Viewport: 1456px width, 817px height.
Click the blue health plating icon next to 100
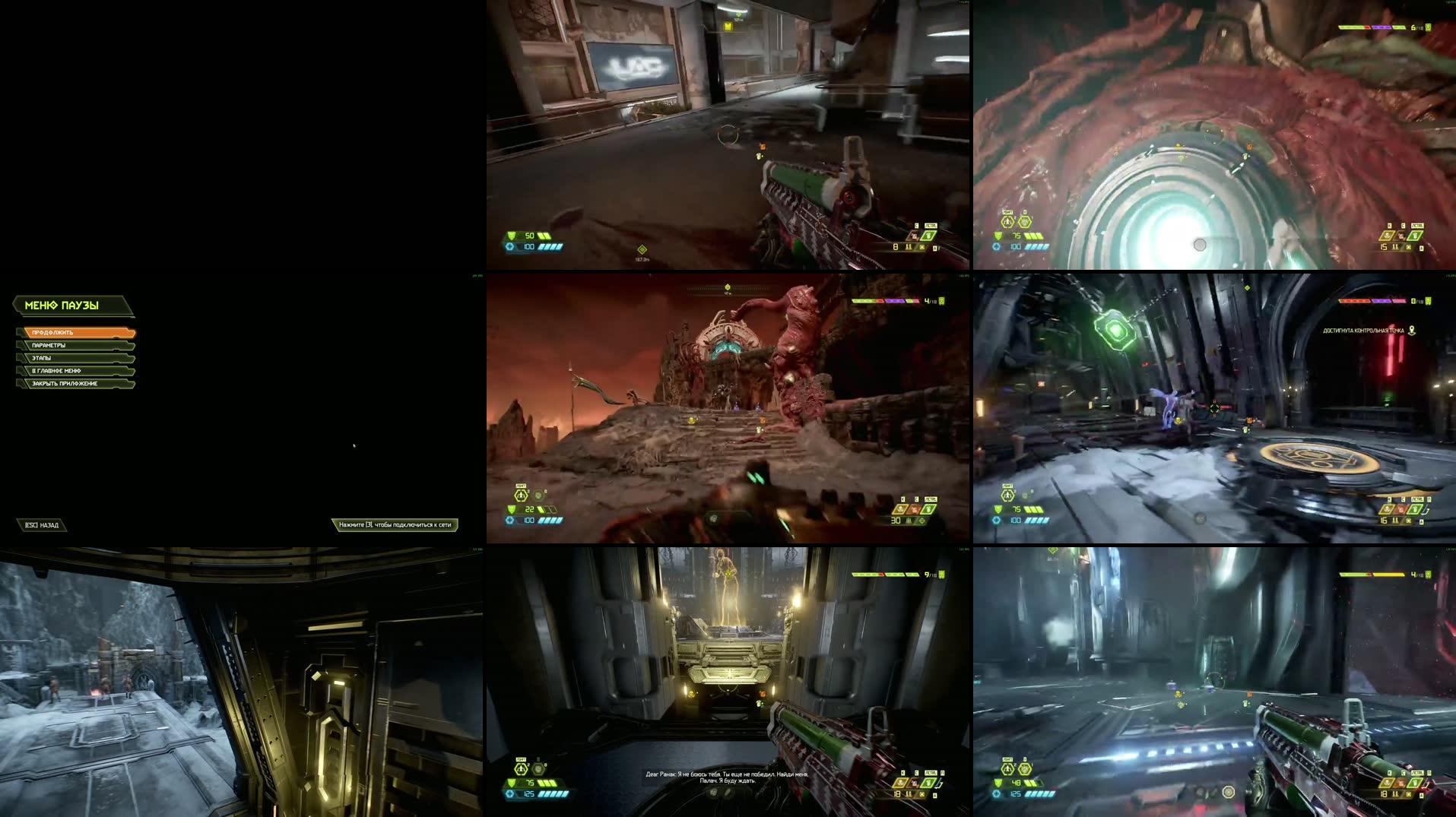click(x=509, y=520)
